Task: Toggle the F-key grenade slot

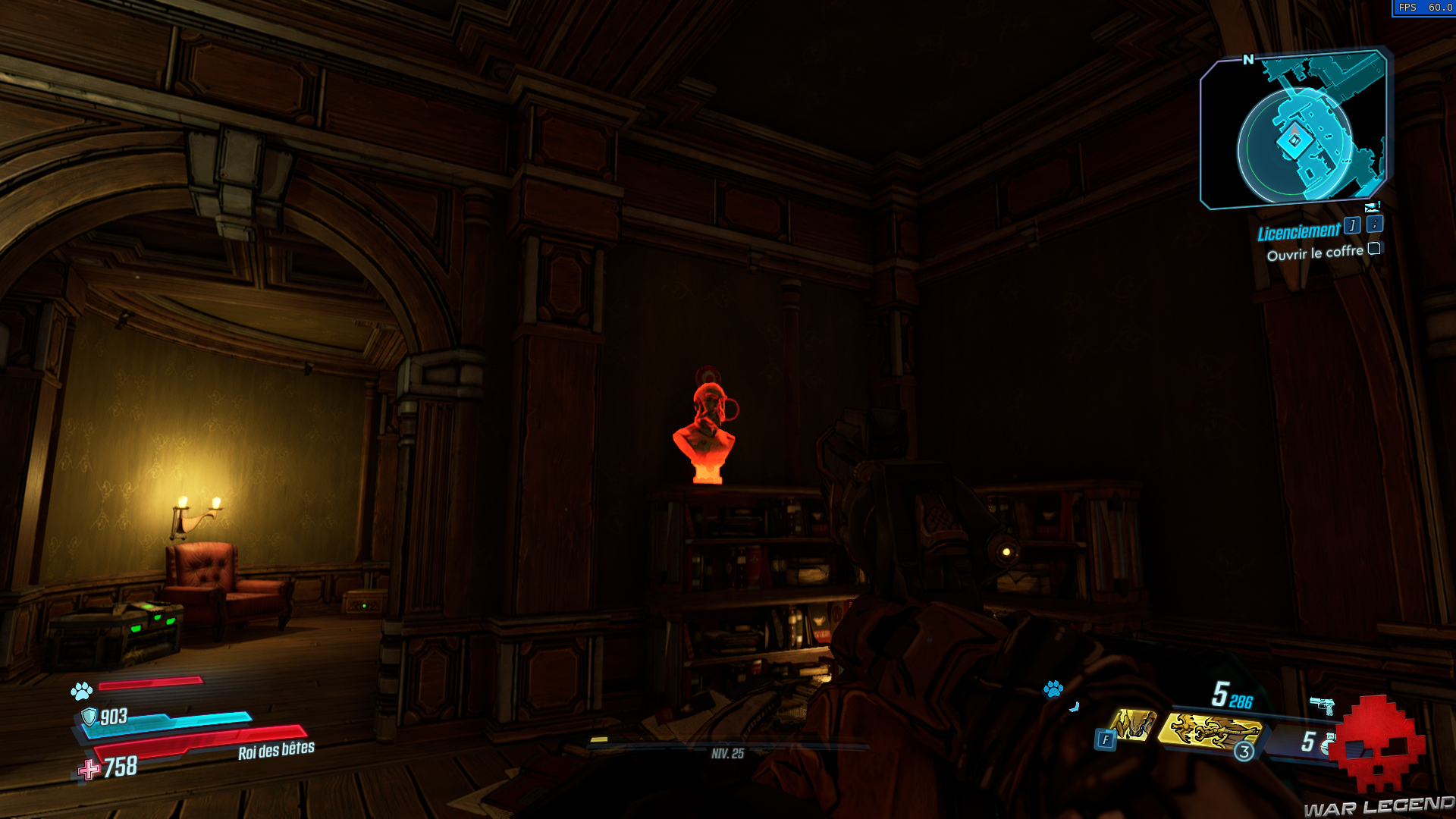Action: [x=1106, y=739]
